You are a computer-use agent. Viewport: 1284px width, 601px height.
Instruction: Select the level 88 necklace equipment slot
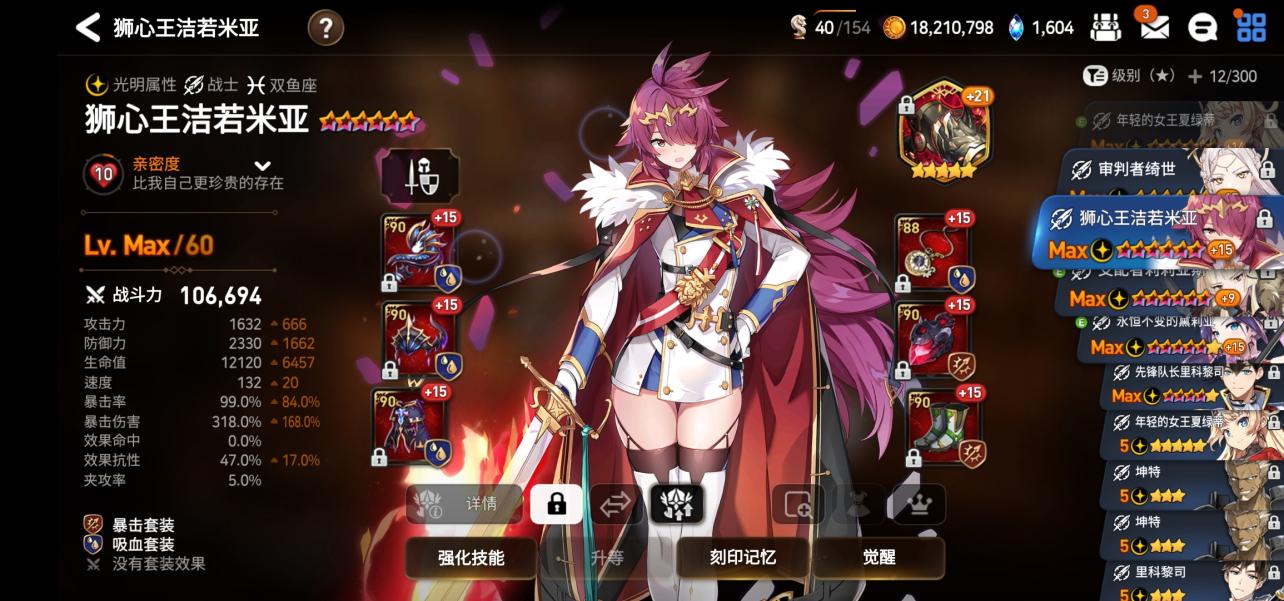tap(932, 254)
